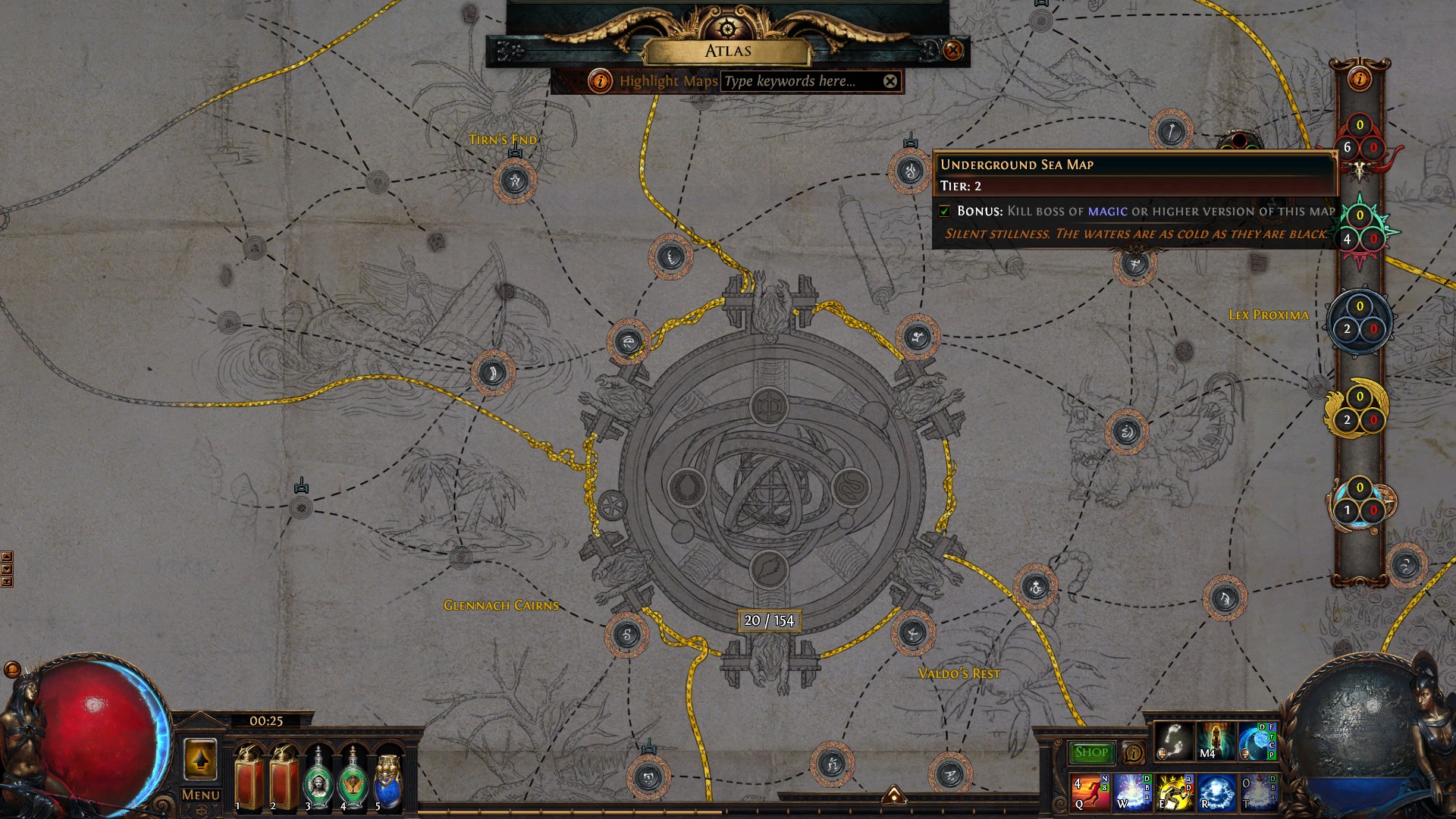Use the first red life flask

(249, 779)
